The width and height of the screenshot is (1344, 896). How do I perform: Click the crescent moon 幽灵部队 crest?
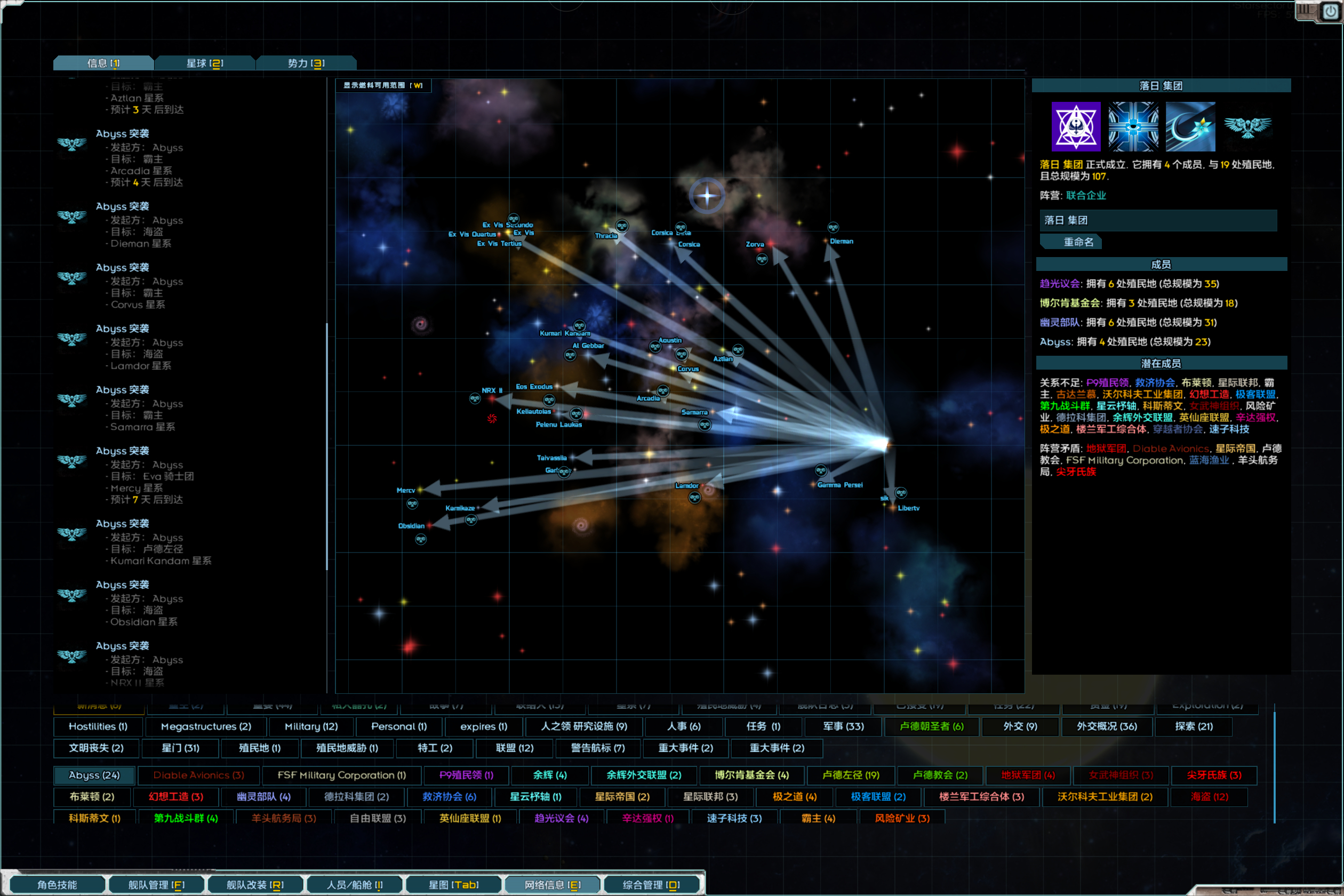1191,127
